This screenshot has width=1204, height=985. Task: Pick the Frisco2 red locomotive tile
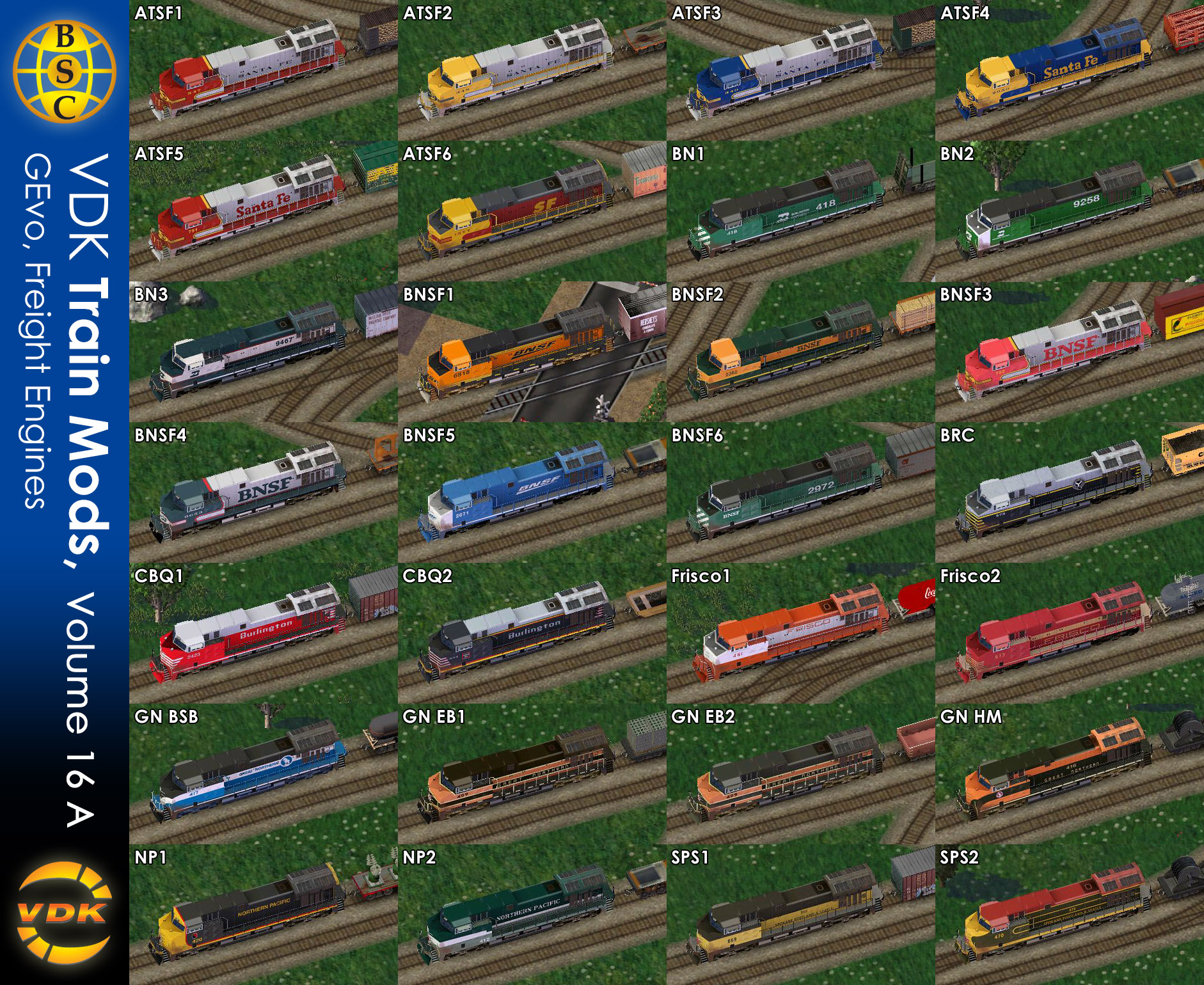[1069, 633]
